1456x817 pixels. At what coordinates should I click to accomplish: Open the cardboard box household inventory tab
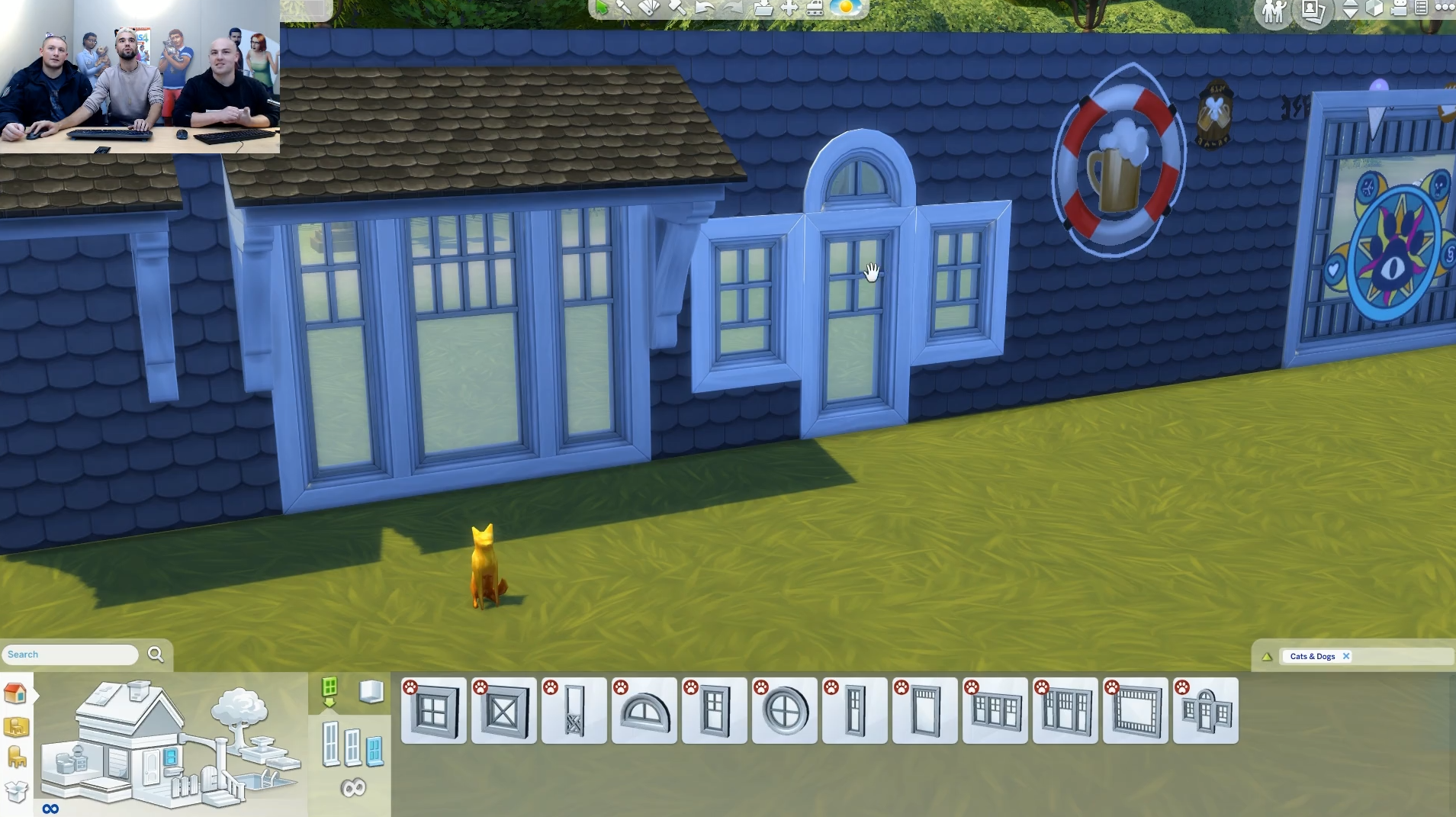tap(16, 791)
